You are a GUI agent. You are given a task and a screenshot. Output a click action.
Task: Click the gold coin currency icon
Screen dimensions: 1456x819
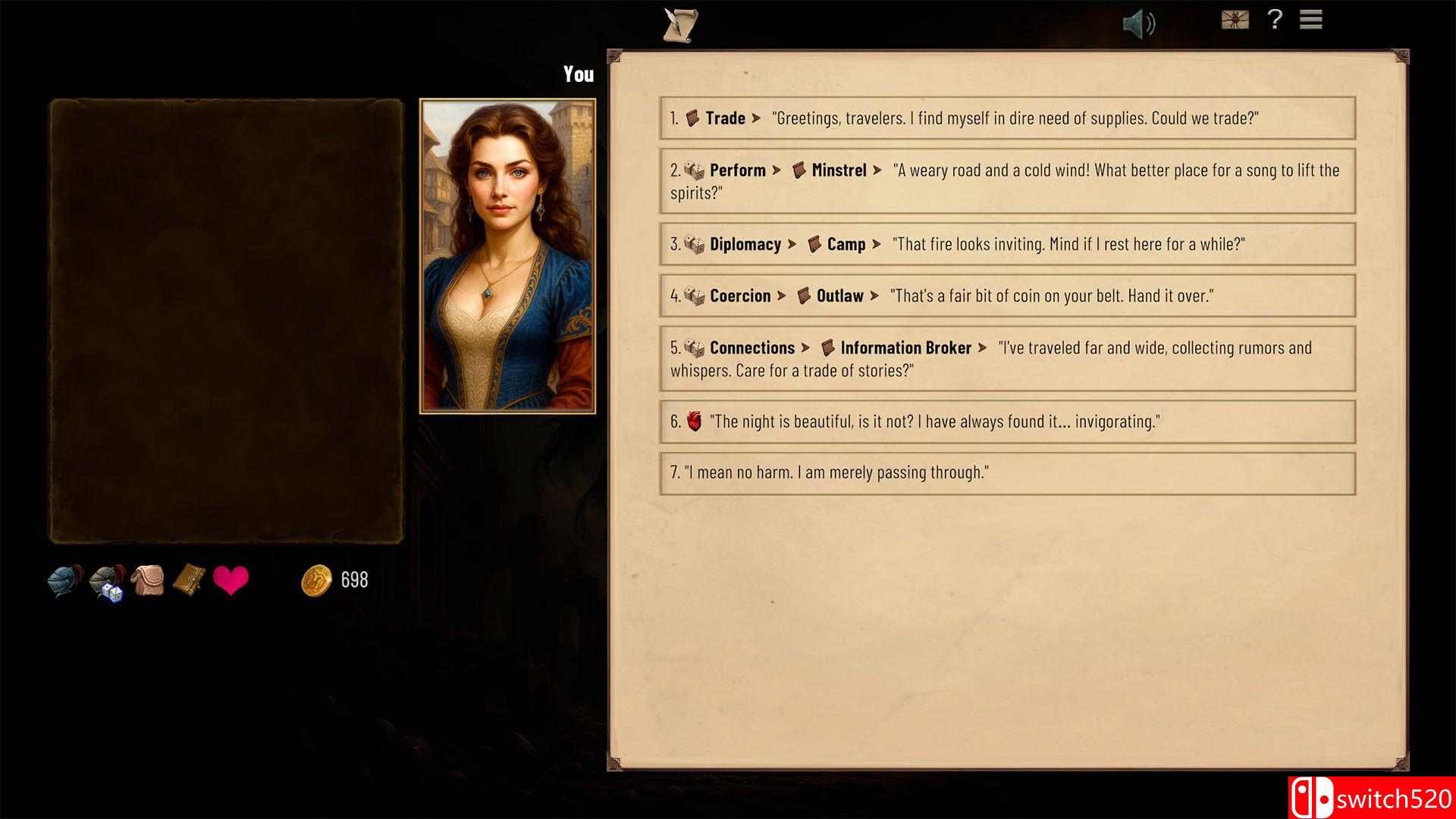(318, 580)
